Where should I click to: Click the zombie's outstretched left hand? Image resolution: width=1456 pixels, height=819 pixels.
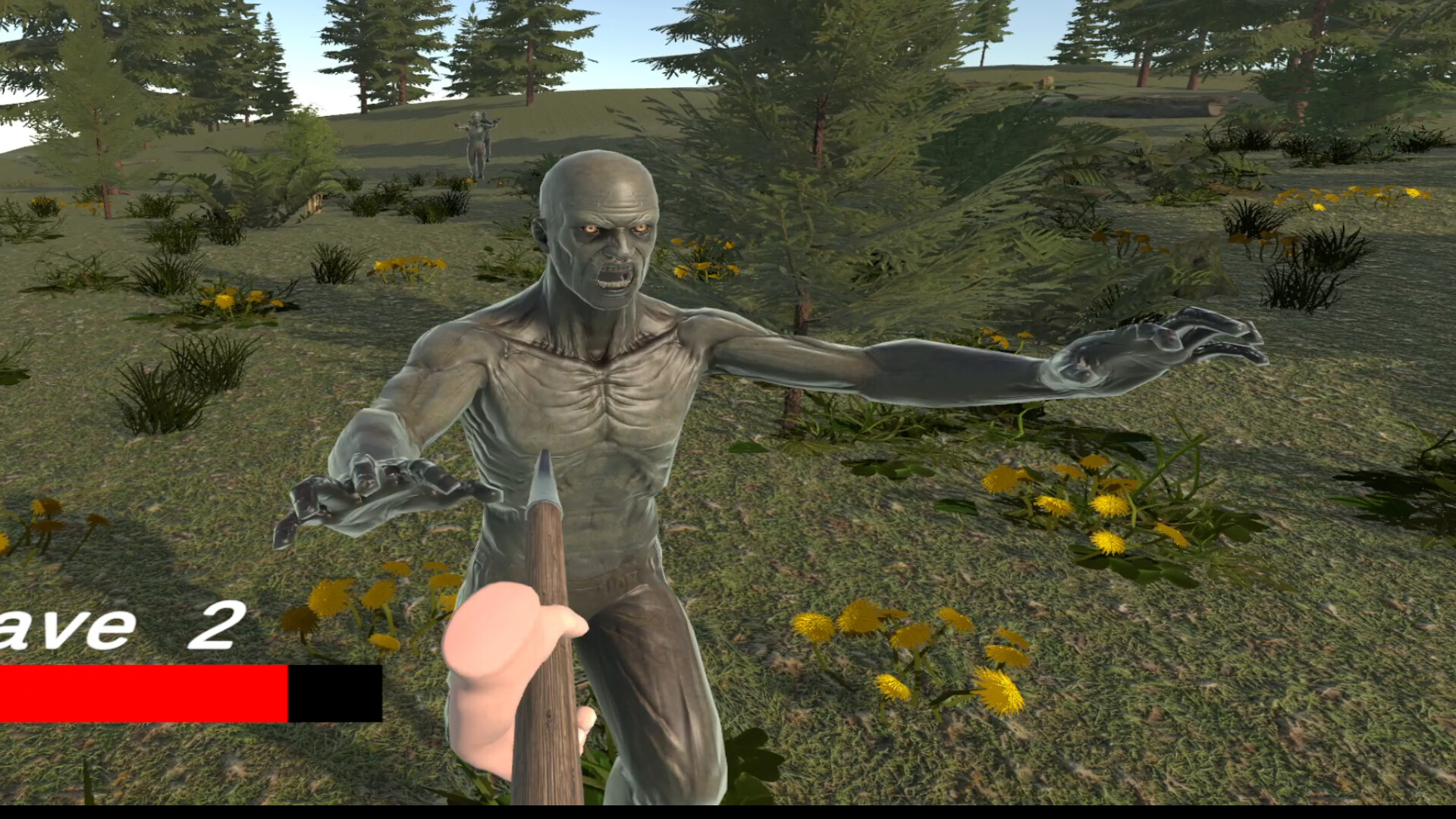[x=1153, y=341]
